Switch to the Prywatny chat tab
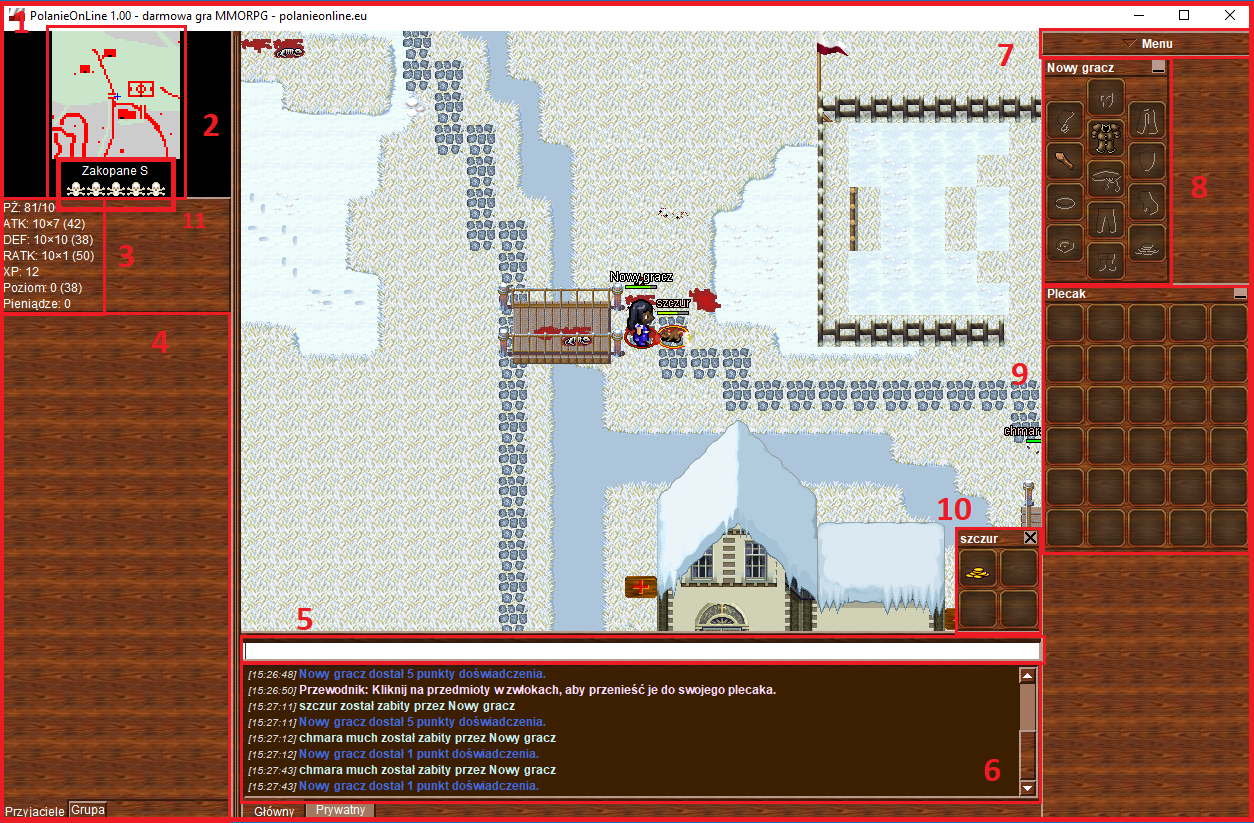Viewport: 1254px width, 823px height. (x=340, y=810)
